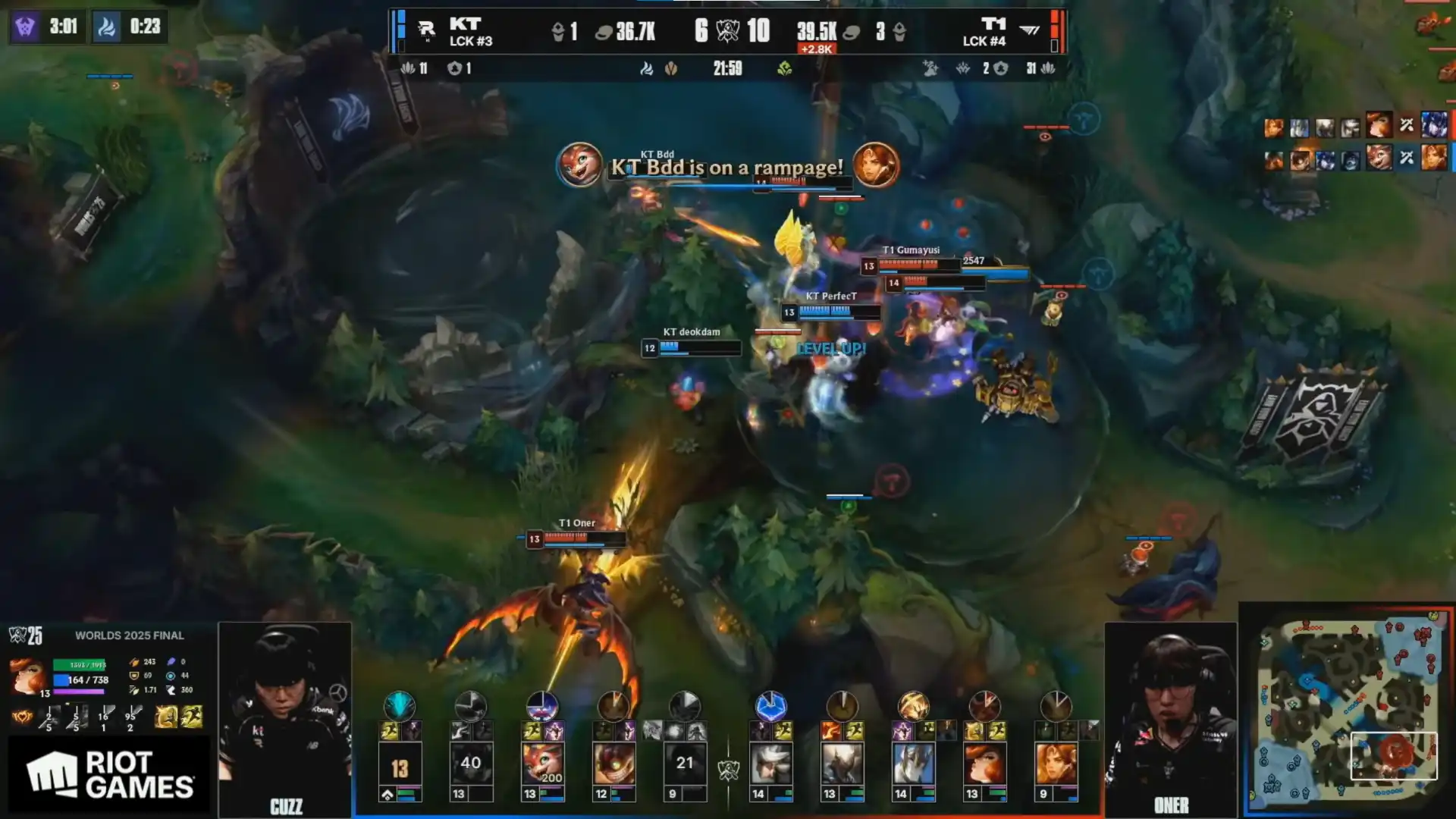Click the Gnar portrait in the kill feed
Image resolution: width=1456 pixels, height=819 pixels.
(1379, 157)
